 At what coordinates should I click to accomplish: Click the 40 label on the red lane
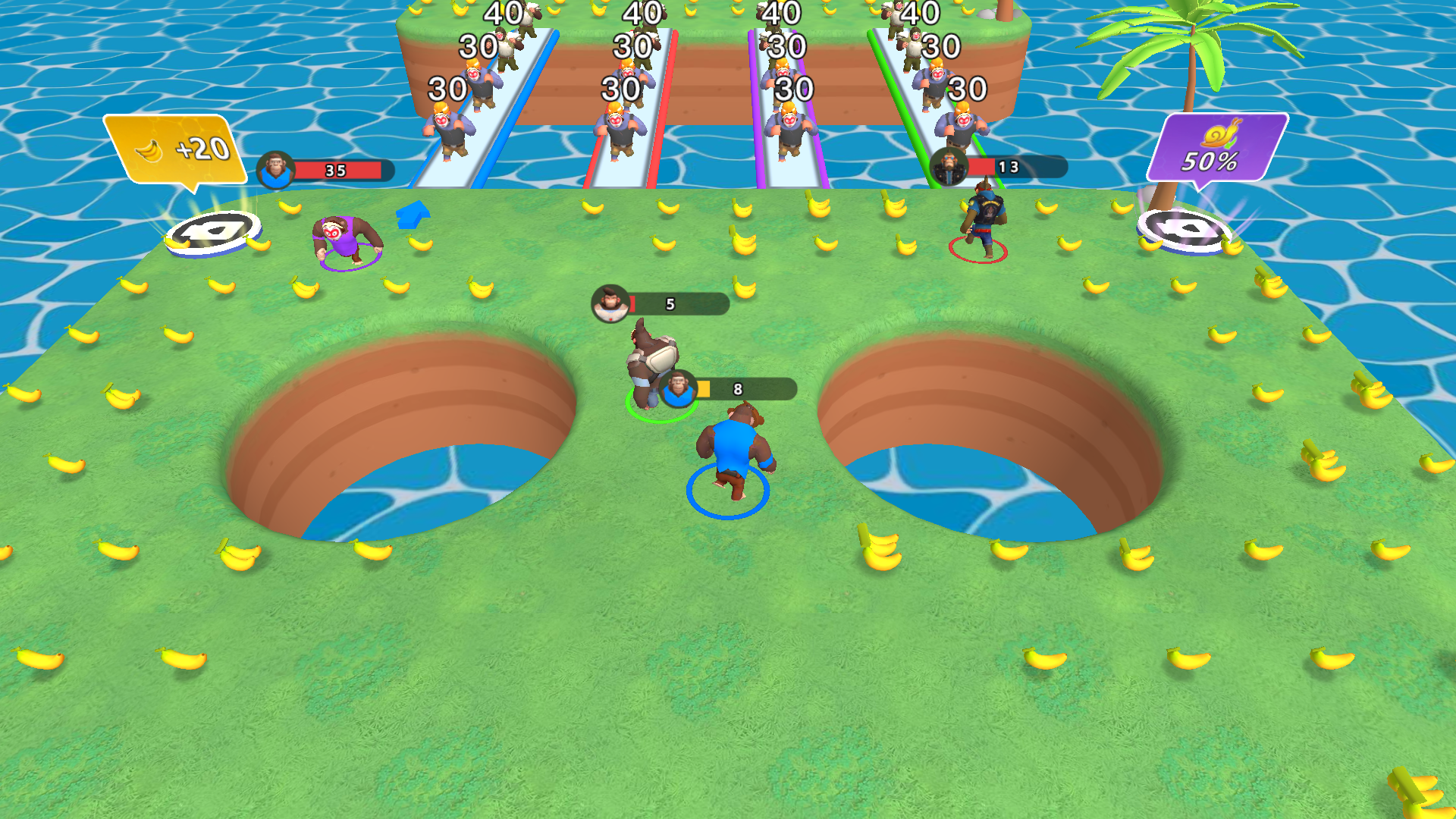coord(641,12)
